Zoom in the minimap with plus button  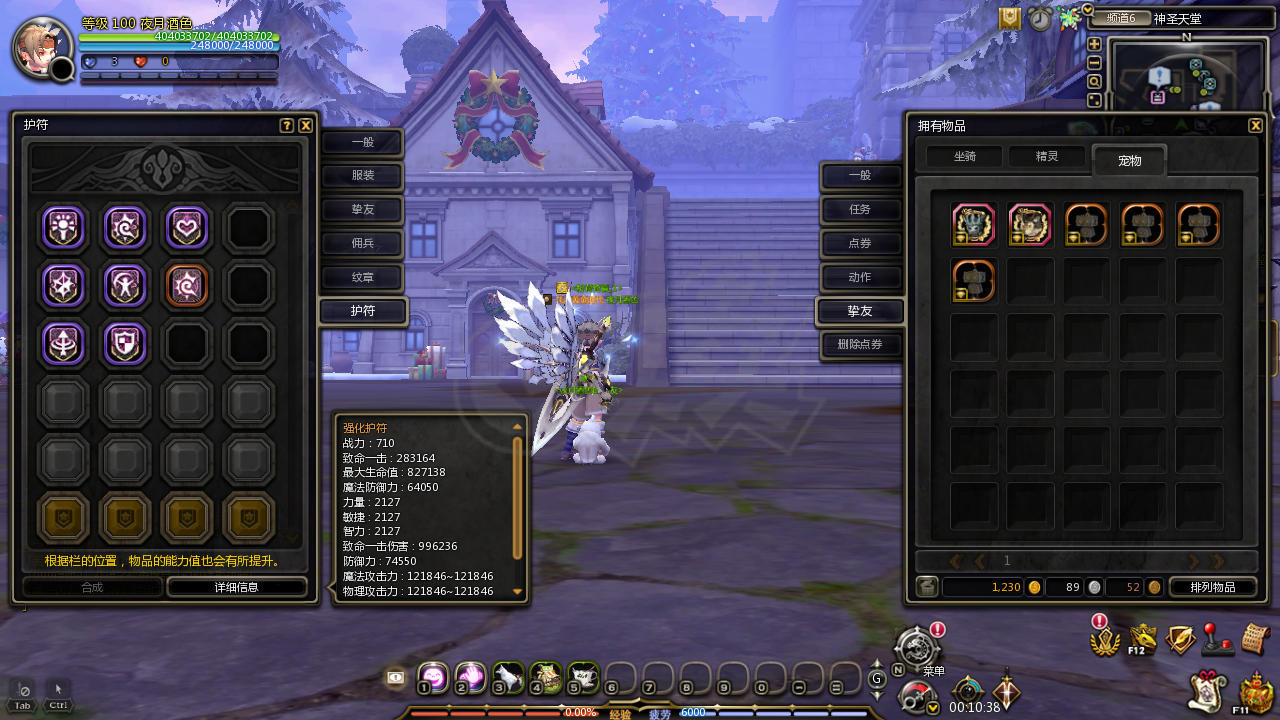pyautogui.click(x=1094, y=44)
